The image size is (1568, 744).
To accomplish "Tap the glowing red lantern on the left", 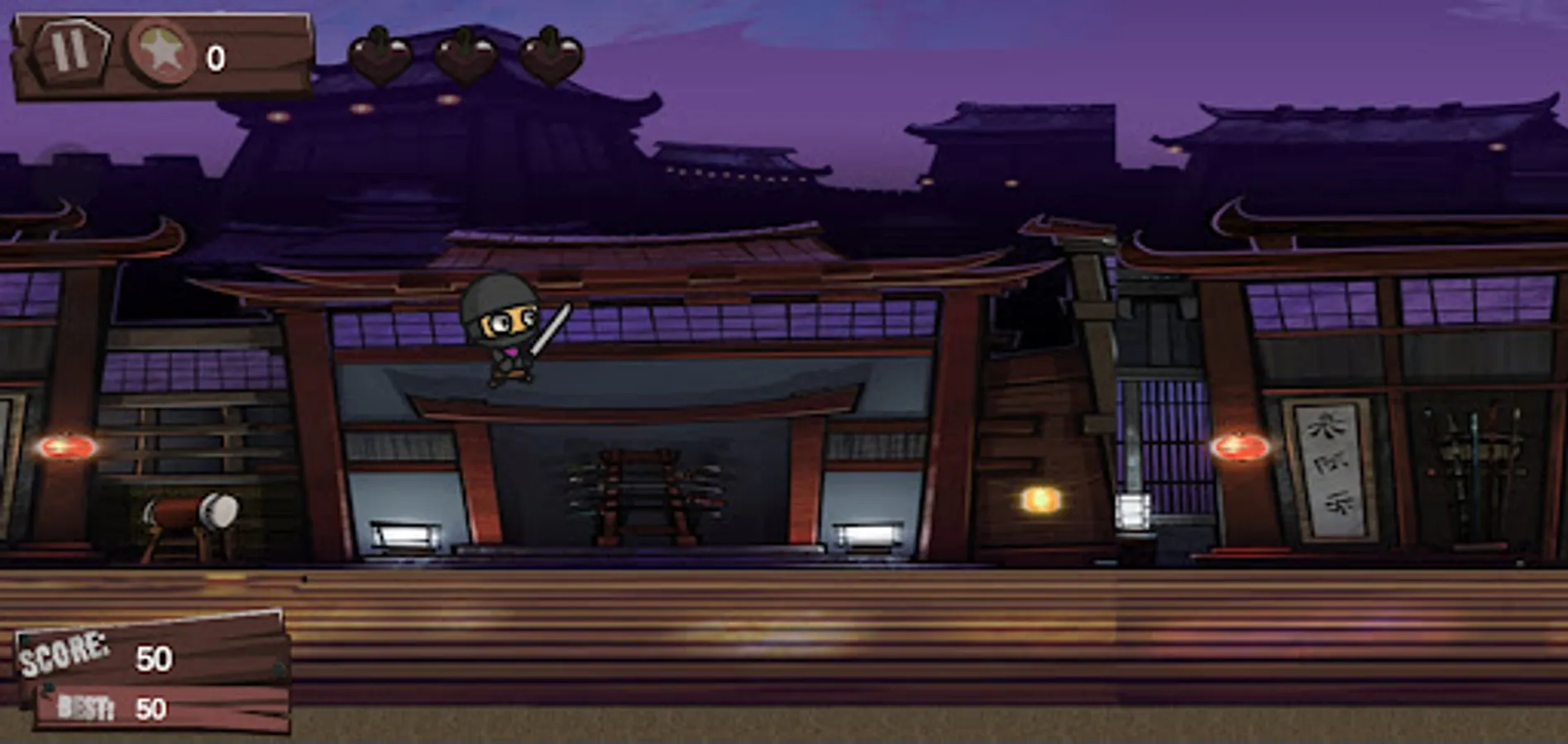I will (66, 446).
